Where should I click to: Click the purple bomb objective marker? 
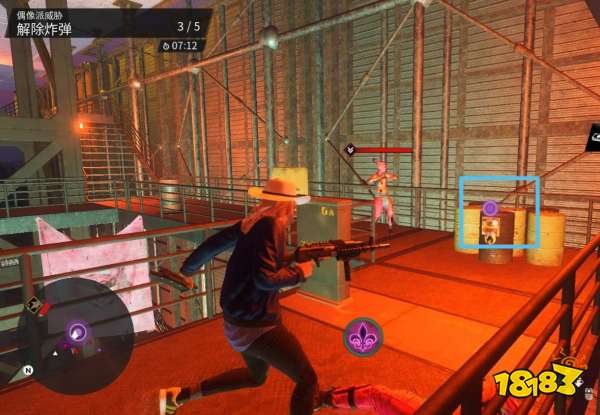coord(491,207)
